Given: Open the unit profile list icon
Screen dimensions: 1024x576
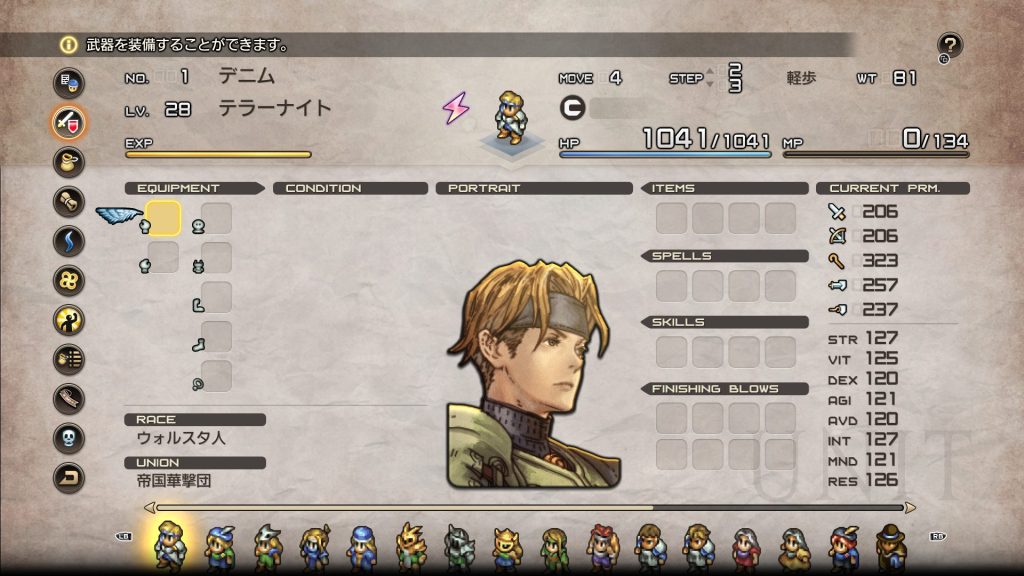Looking at the screenshot, I should (69, 83).
